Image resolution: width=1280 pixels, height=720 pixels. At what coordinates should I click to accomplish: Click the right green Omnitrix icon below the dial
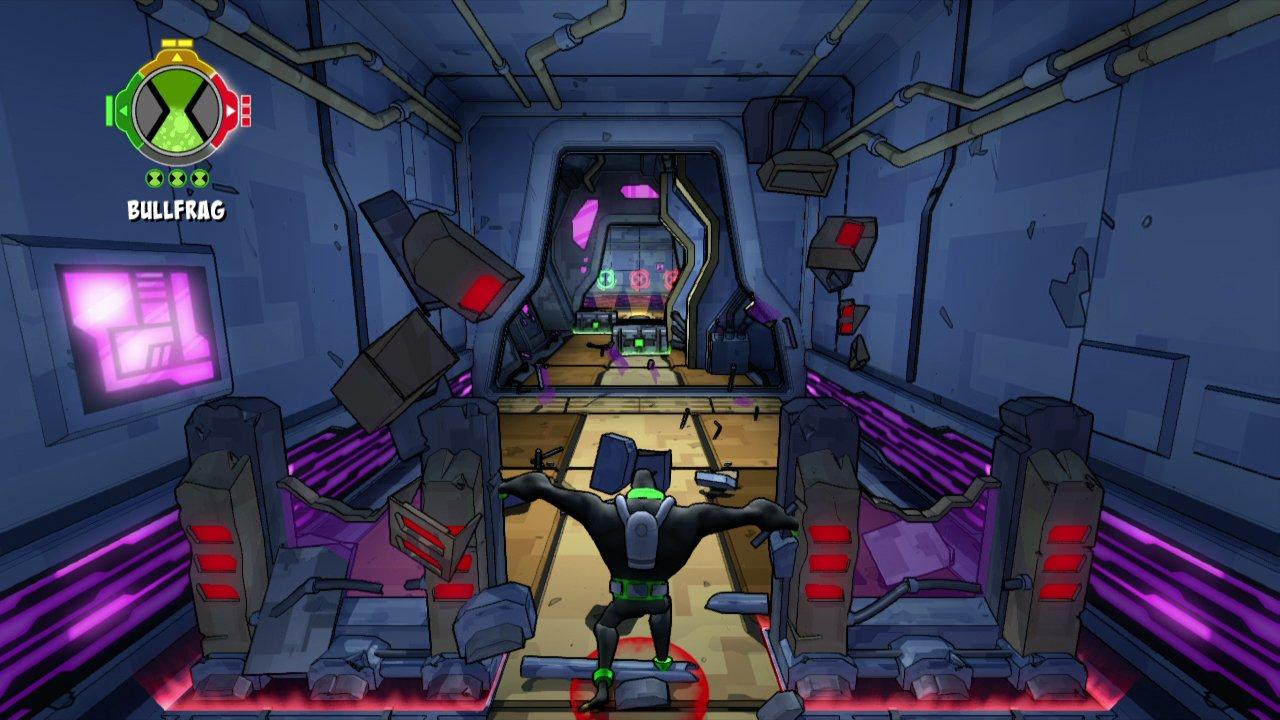point(198,178)
